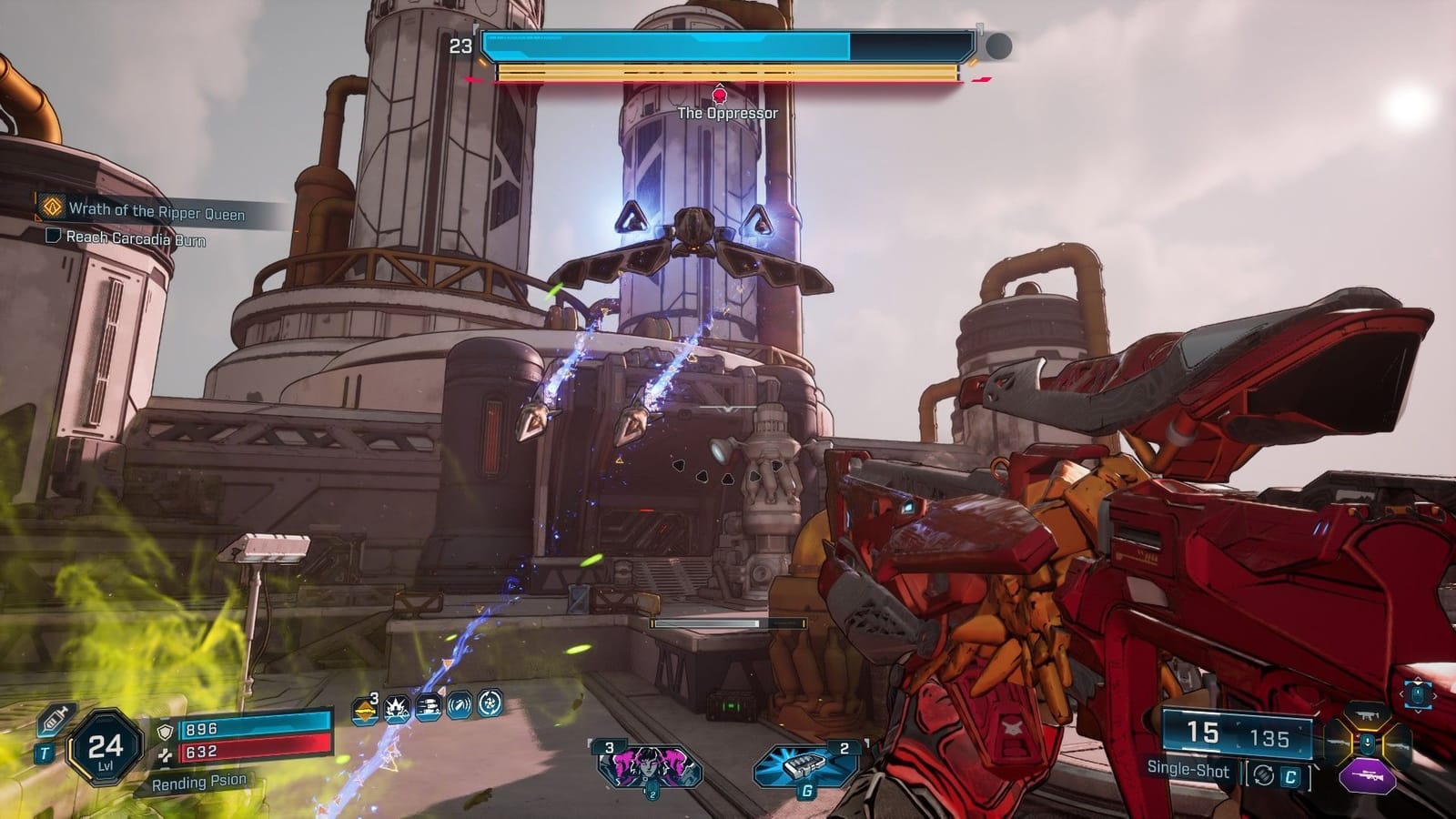Switch to the left rifle weapon slot
The image size is (1456, 819).
(x=1337, y=743)
